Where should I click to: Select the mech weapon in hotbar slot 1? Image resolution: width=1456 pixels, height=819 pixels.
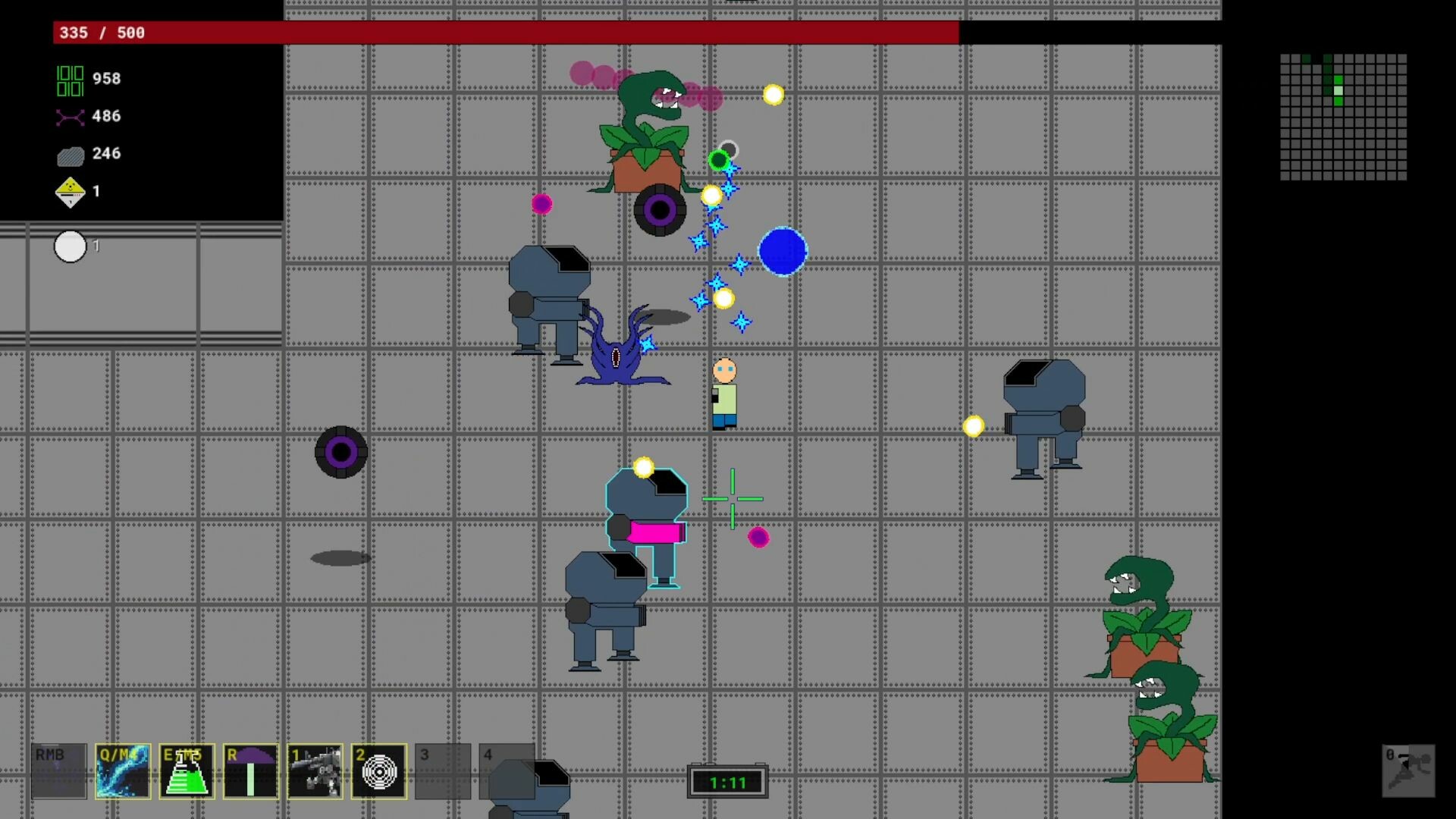(315, 771)
